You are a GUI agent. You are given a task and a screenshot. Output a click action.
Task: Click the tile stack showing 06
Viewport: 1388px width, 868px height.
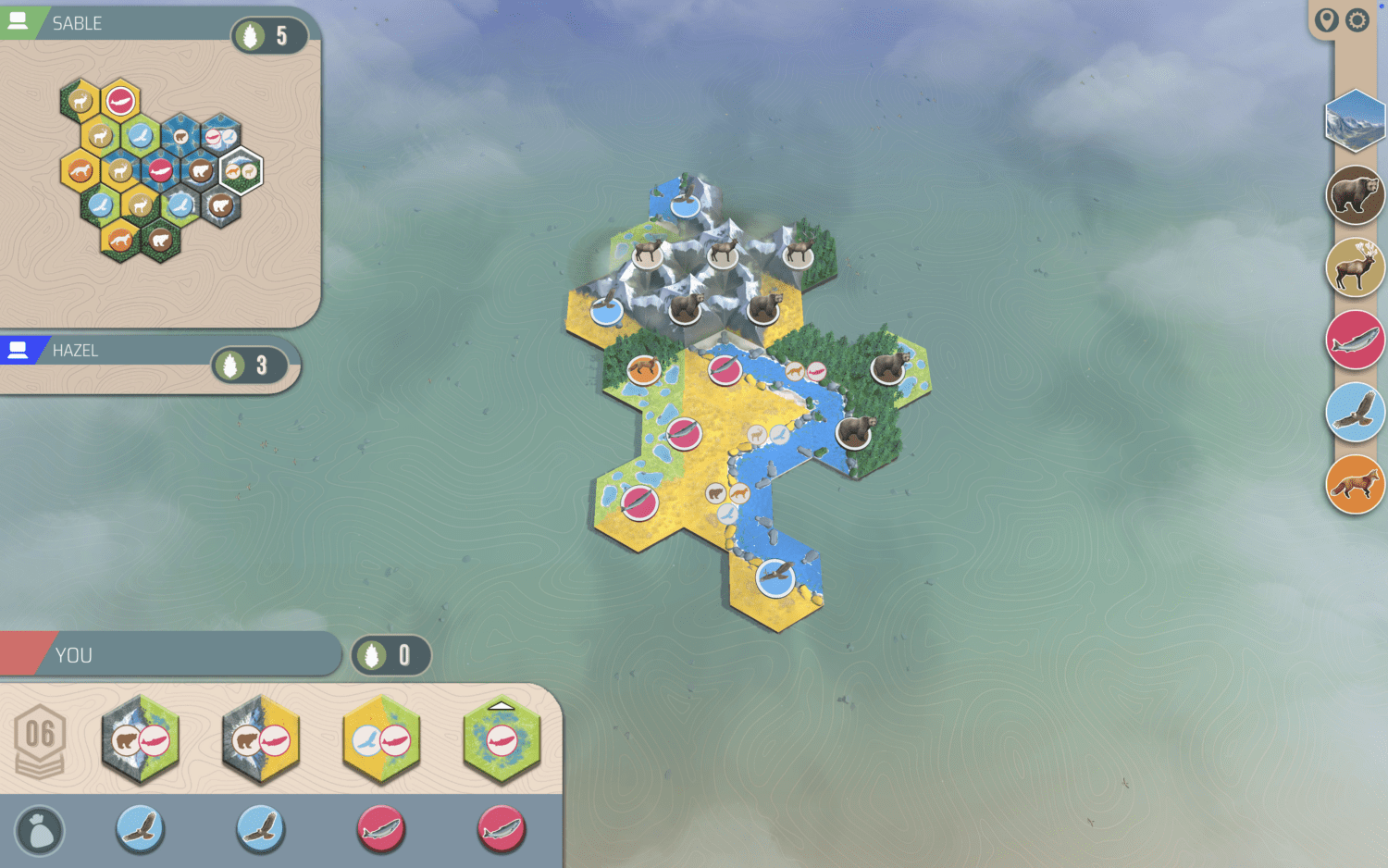click(x=40, y=739)
